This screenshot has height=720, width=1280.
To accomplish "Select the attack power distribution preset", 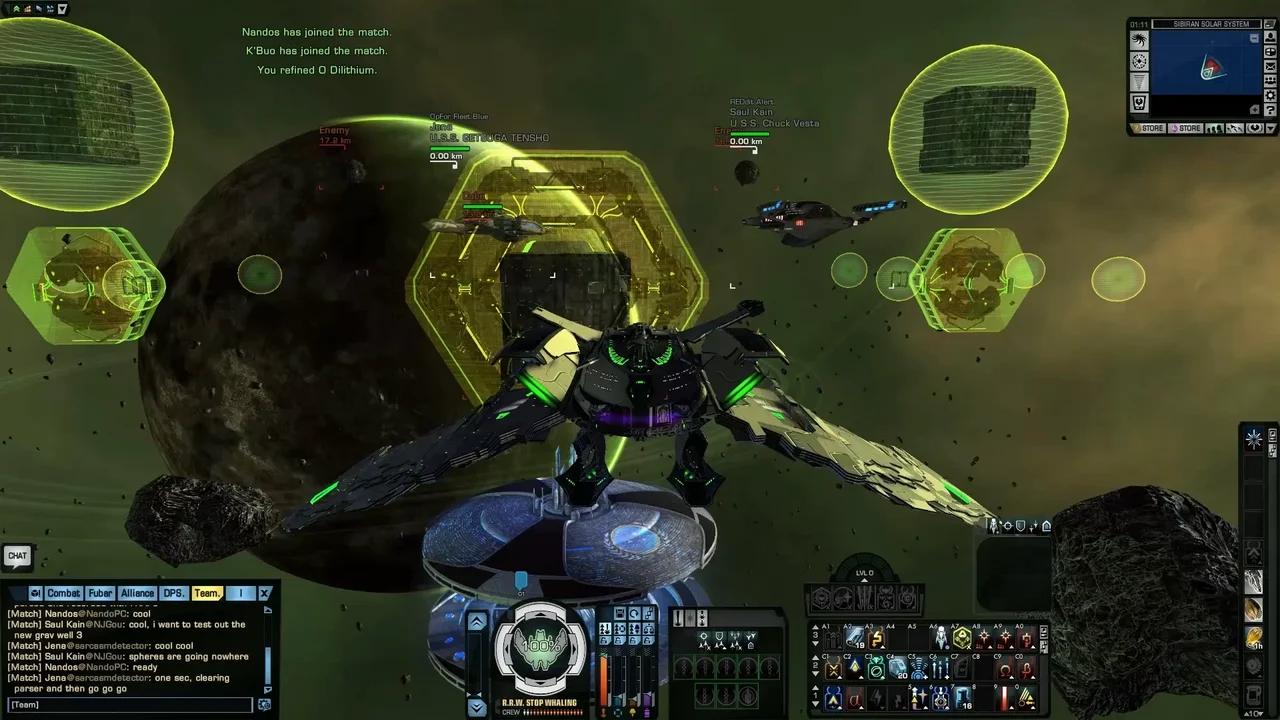I will (x=605, y=630).
